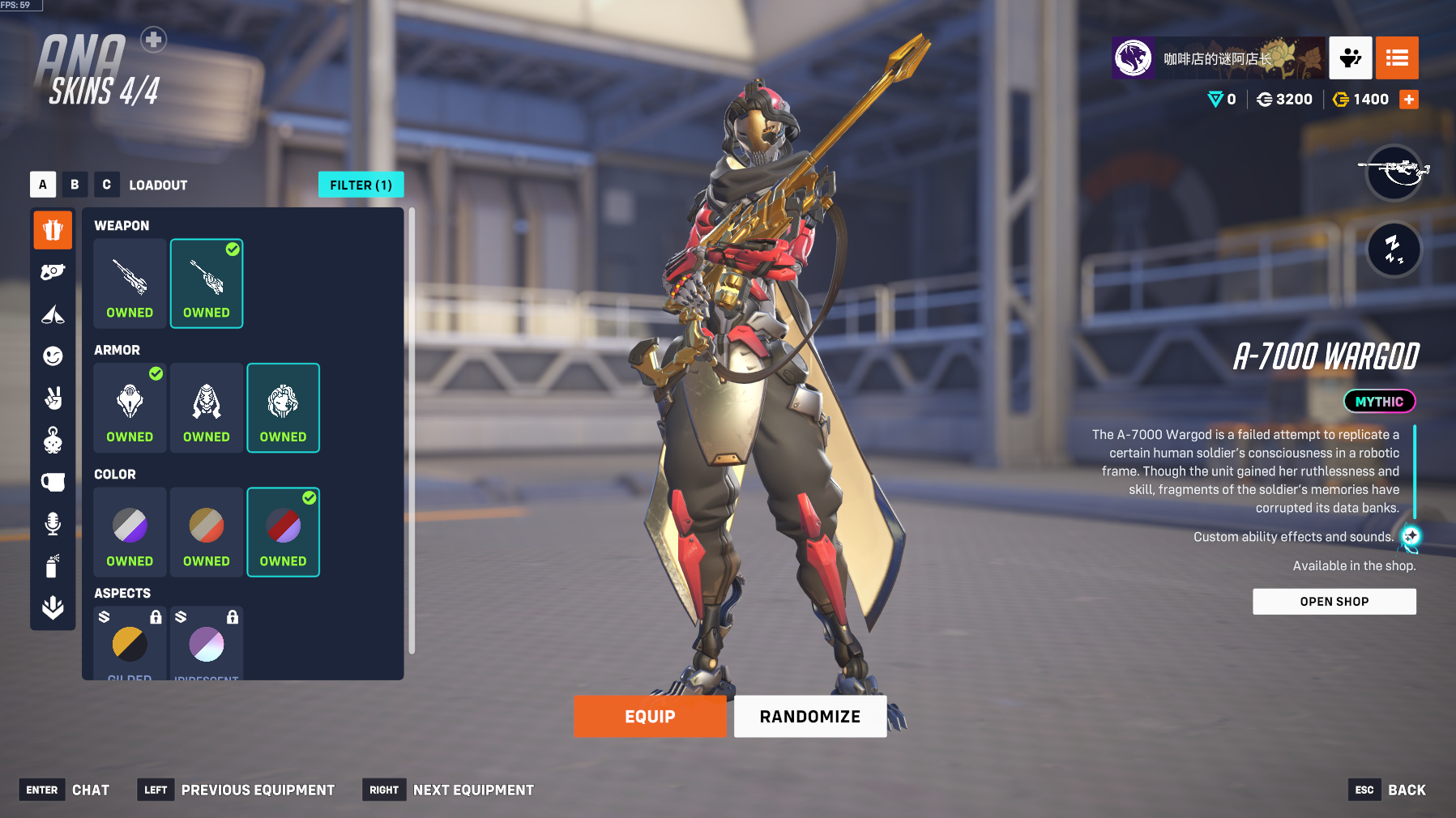Choose the first owned weapon variant

pos(130,283)
